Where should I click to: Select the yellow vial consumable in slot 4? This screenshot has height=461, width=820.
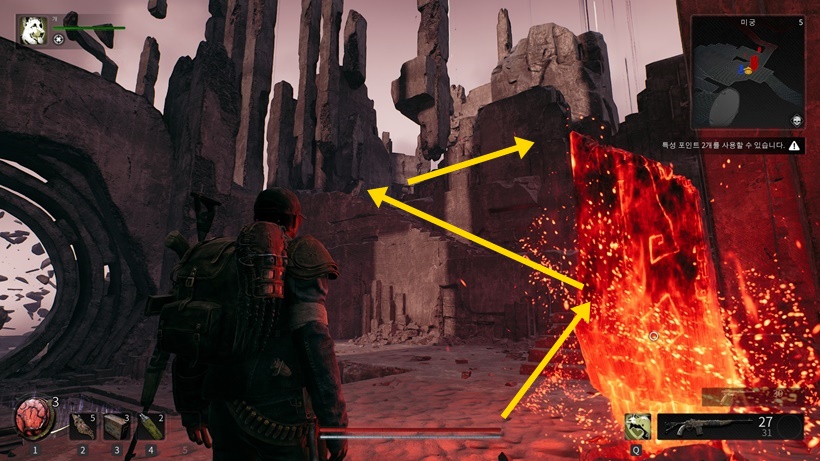coord(151,425)
